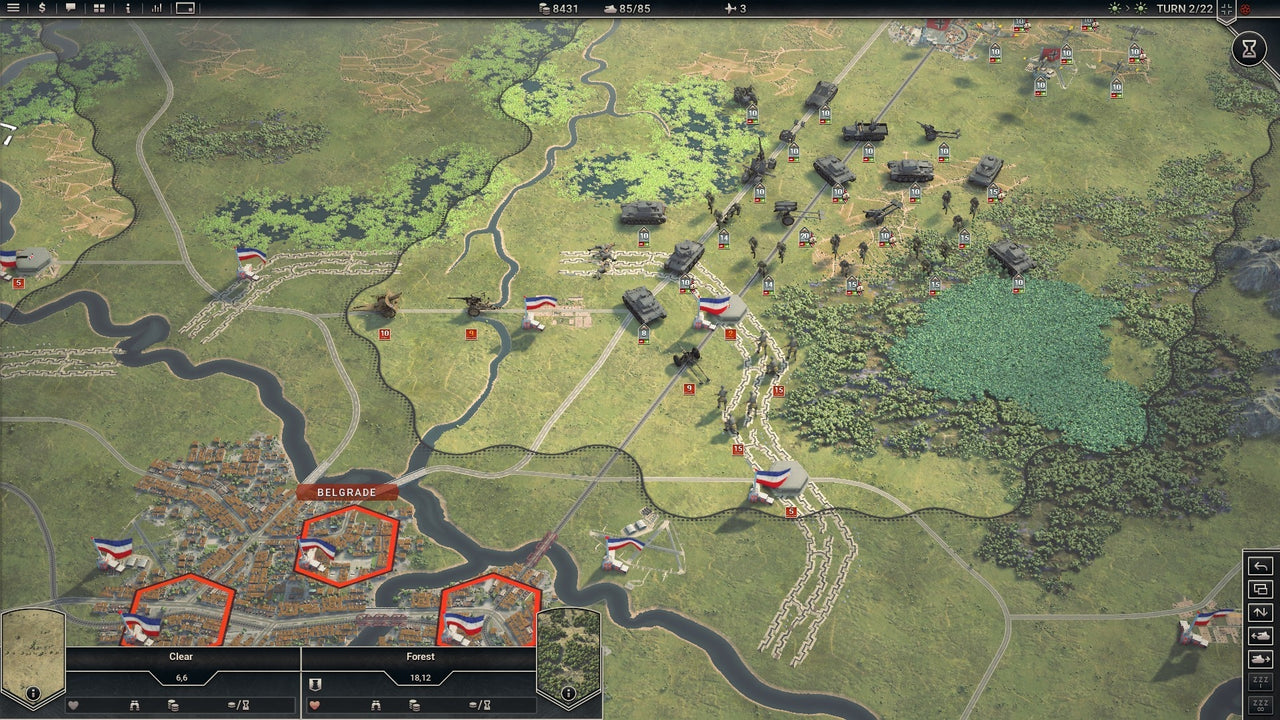Open the message report icon
This screenshot has height=720, width=1280.
tap(70, 10)
